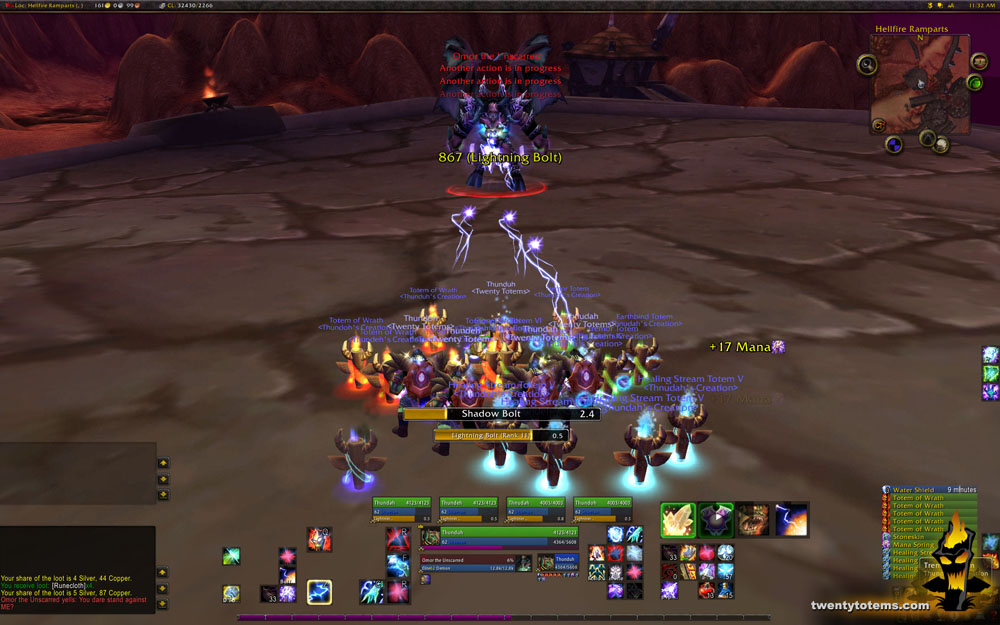The height and width of the screenshot is (625, 1000).
Task: Click the Hellfire Ramparts minimap
Action: [x=919, y=84]
